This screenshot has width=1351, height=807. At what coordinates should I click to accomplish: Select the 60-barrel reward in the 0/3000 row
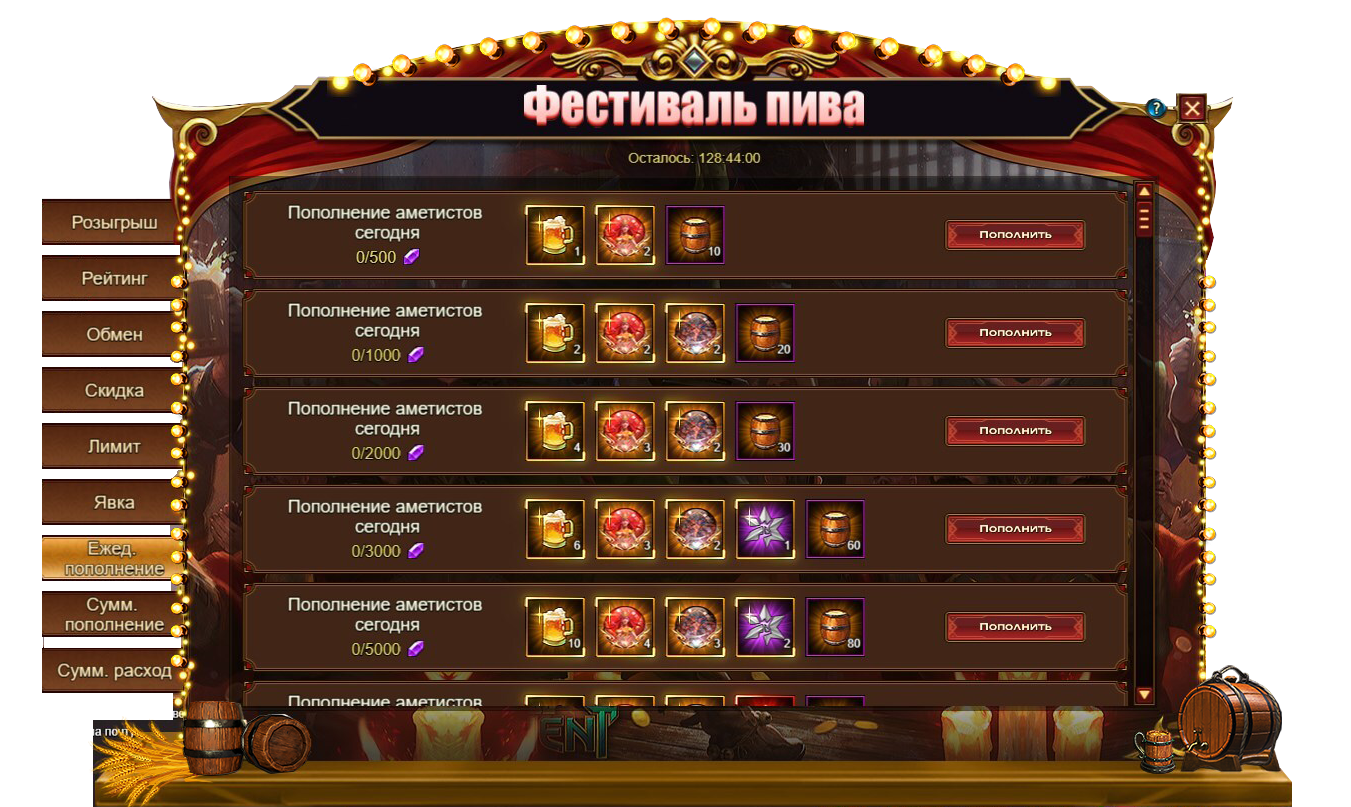pos(835,529)
